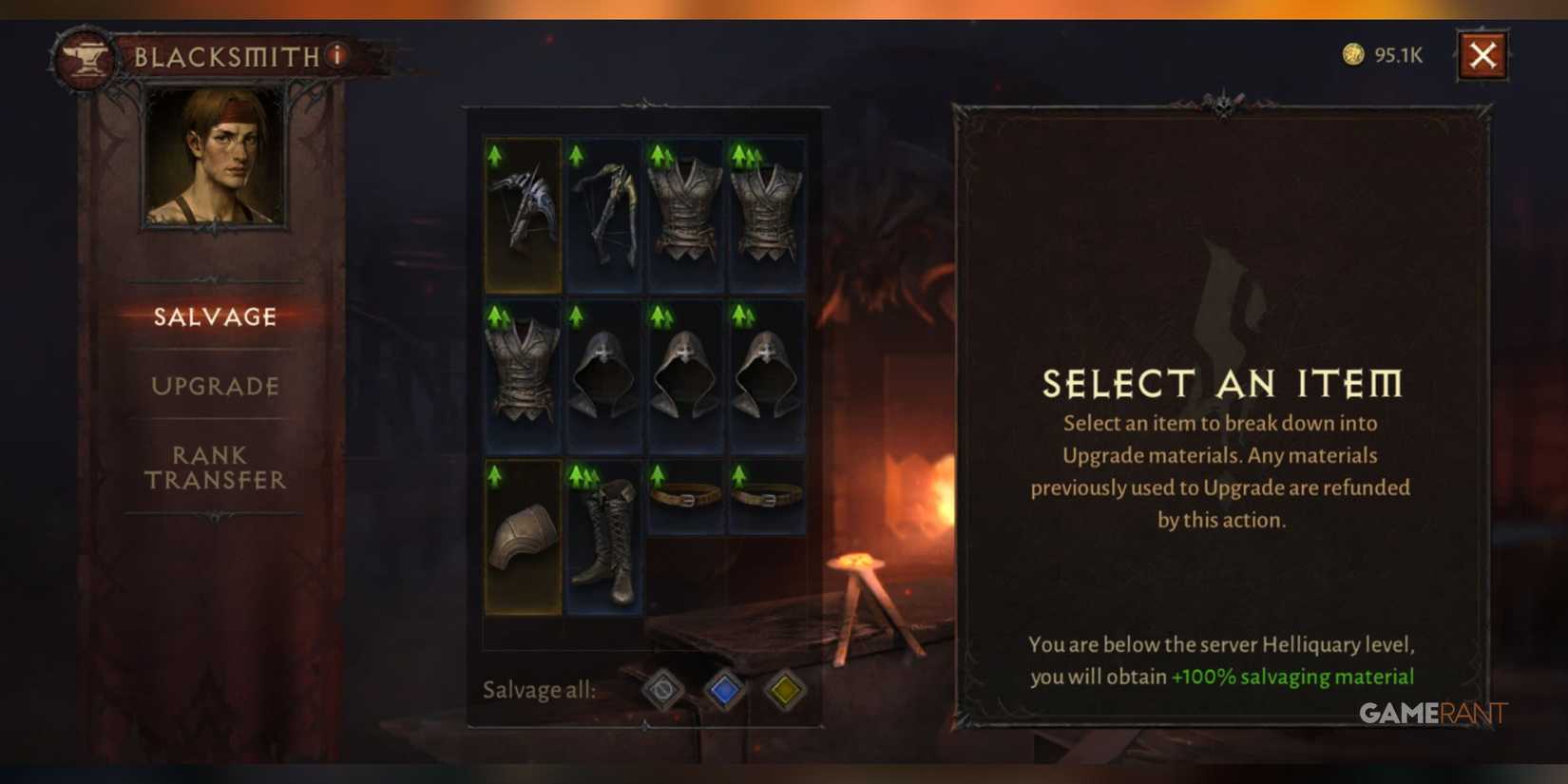This screenshot has height=784, width=1568.
Task: Click the Salvage all label
Action: [540, 691]
